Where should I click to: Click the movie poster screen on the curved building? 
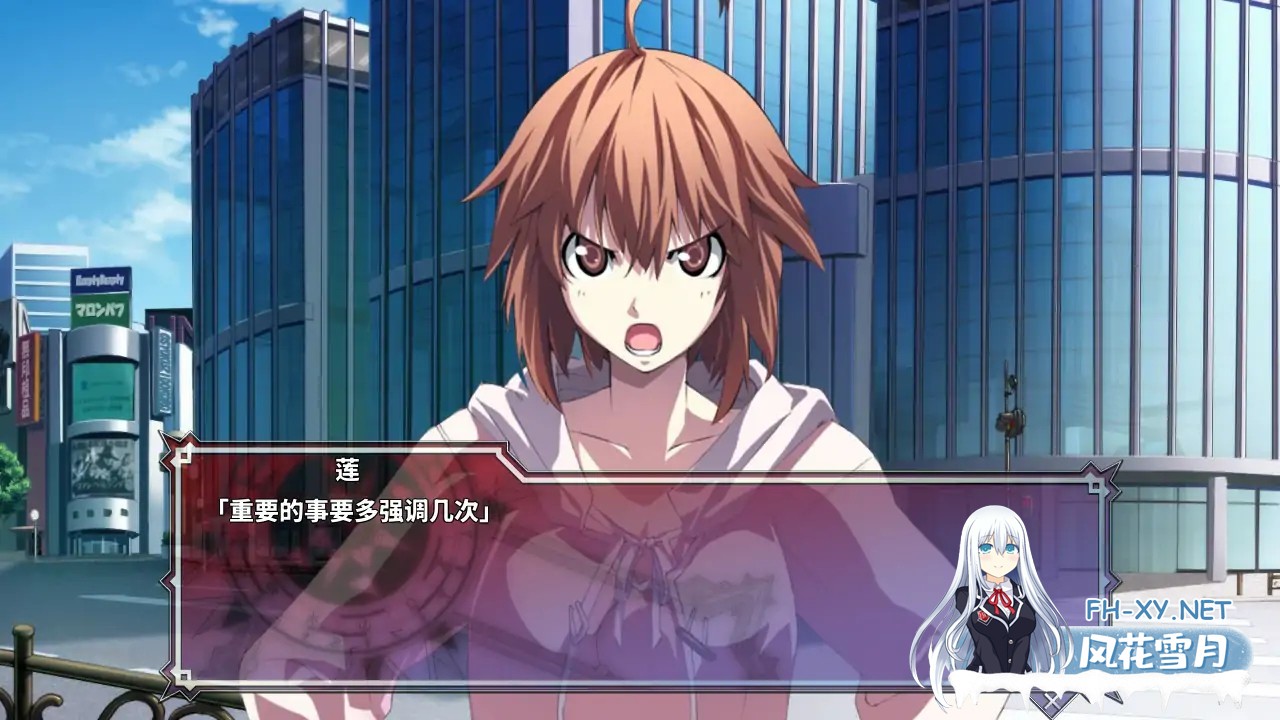pos(100,467)
